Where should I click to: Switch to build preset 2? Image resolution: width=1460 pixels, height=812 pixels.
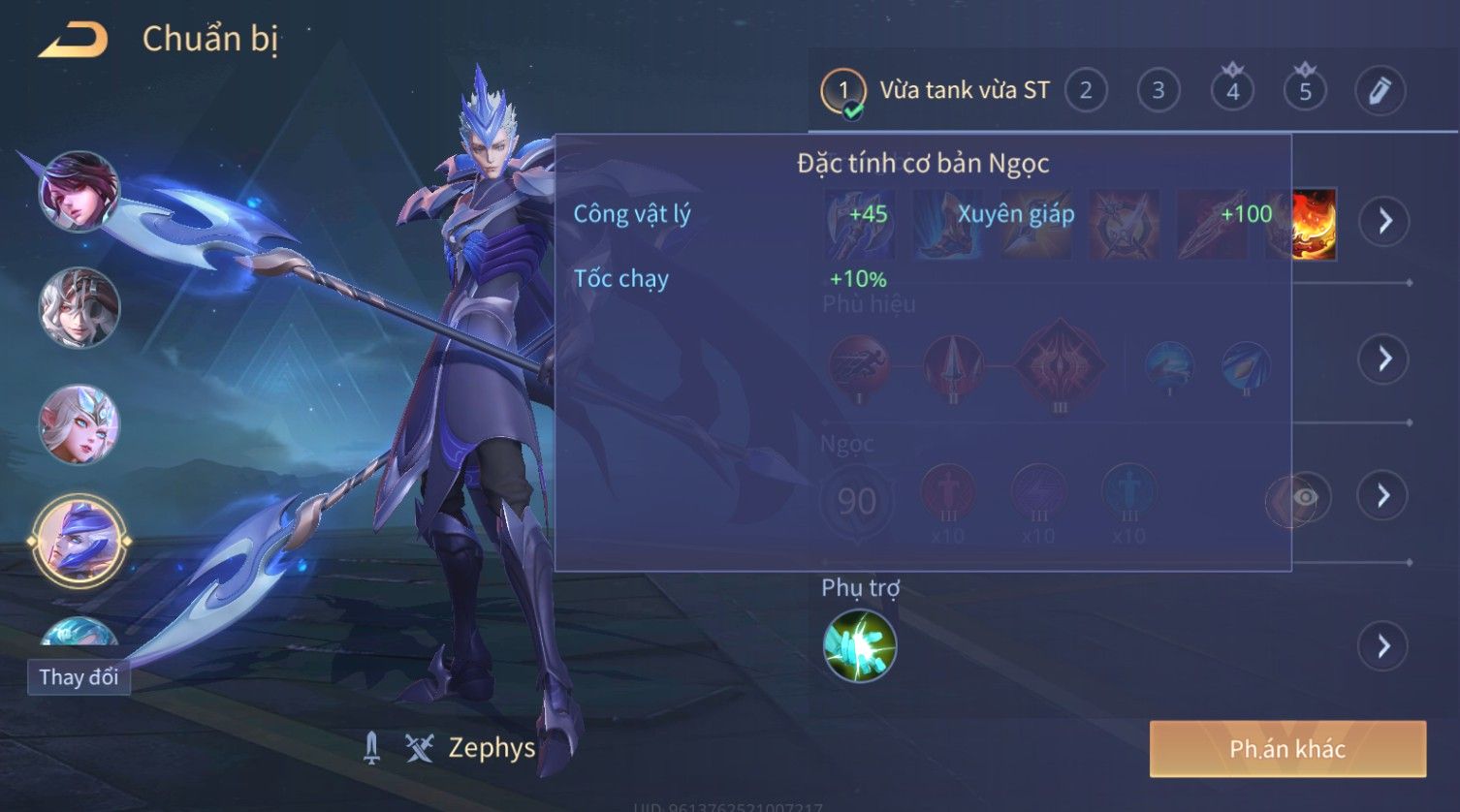coord(1086,91)
